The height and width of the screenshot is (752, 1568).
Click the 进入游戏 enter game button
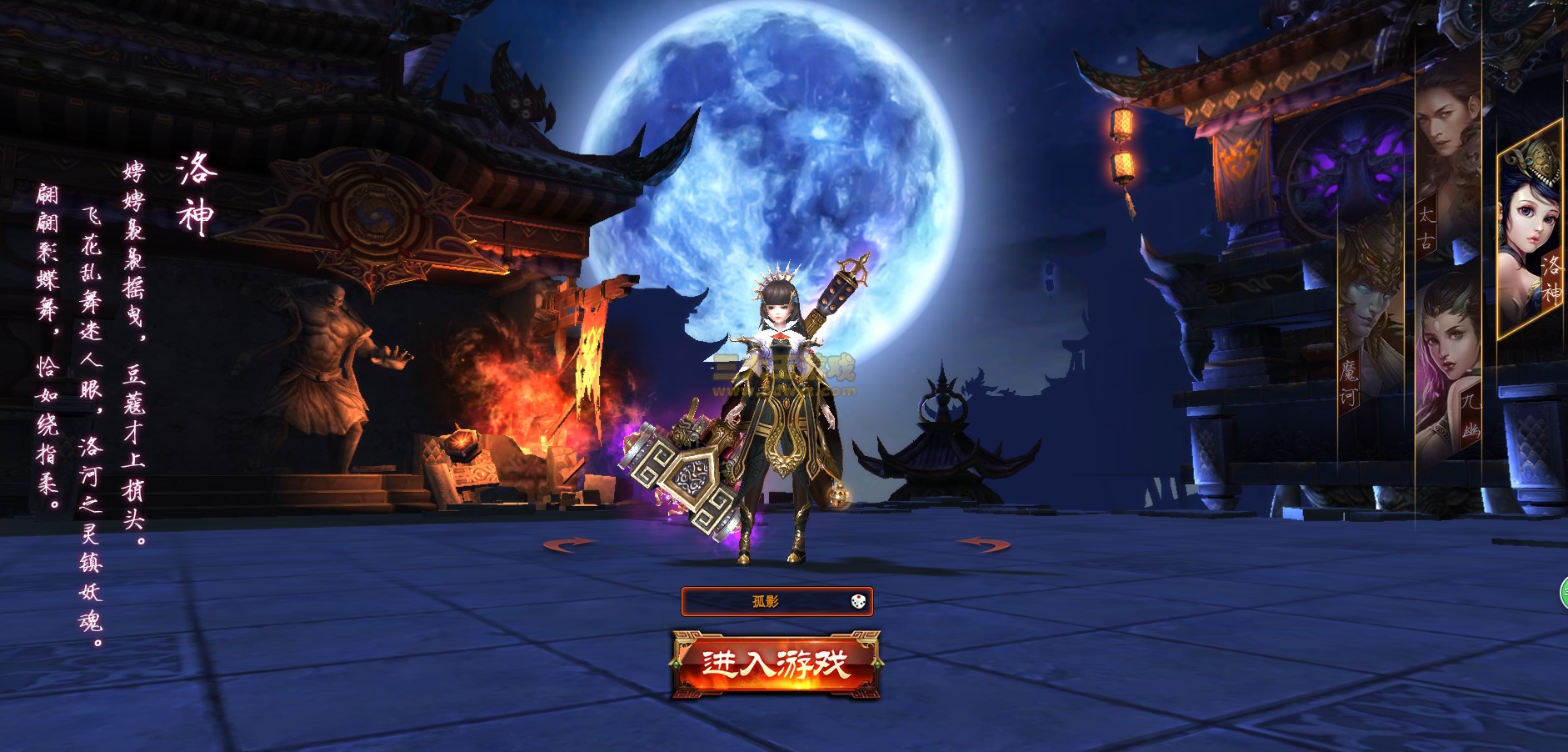(x=776, y=664)
